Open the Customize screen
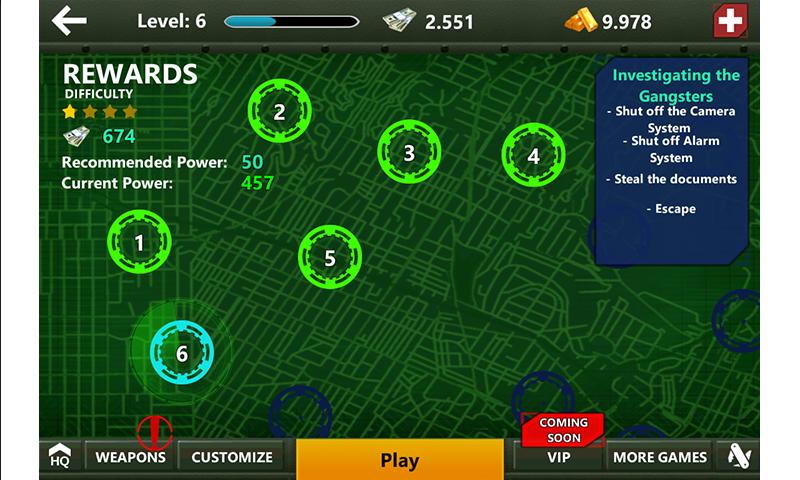 click(x=232, y=457)
